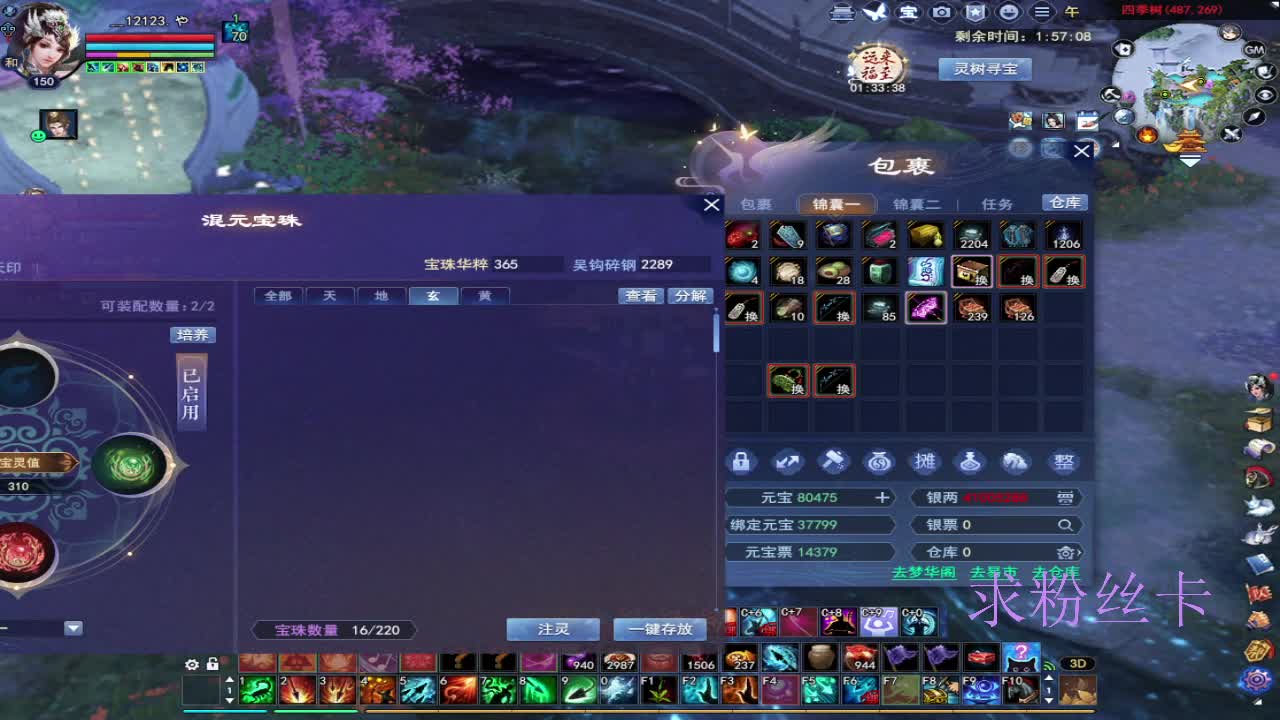Toggle the 摊 stall mode icon

point(923,461)
